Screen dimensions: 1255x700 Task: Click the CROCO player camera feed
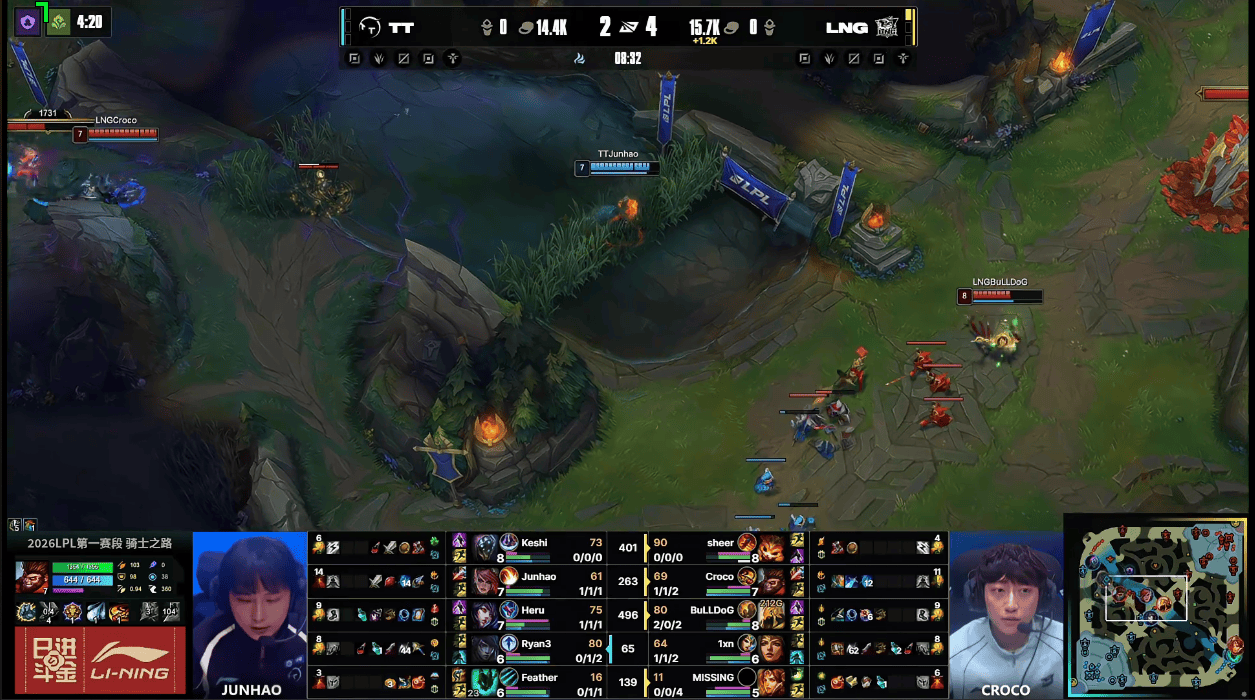pyautogui.click(x=1005, y=613)
